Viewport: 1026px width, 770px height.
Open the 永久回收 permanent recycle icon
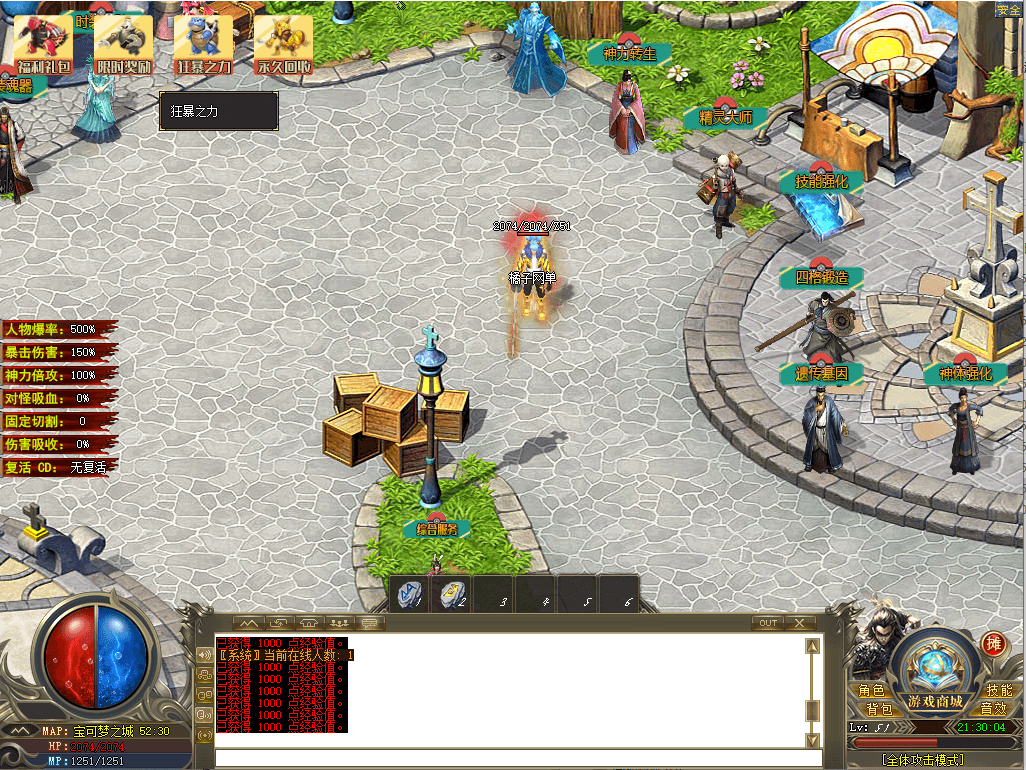pos(283,45)
